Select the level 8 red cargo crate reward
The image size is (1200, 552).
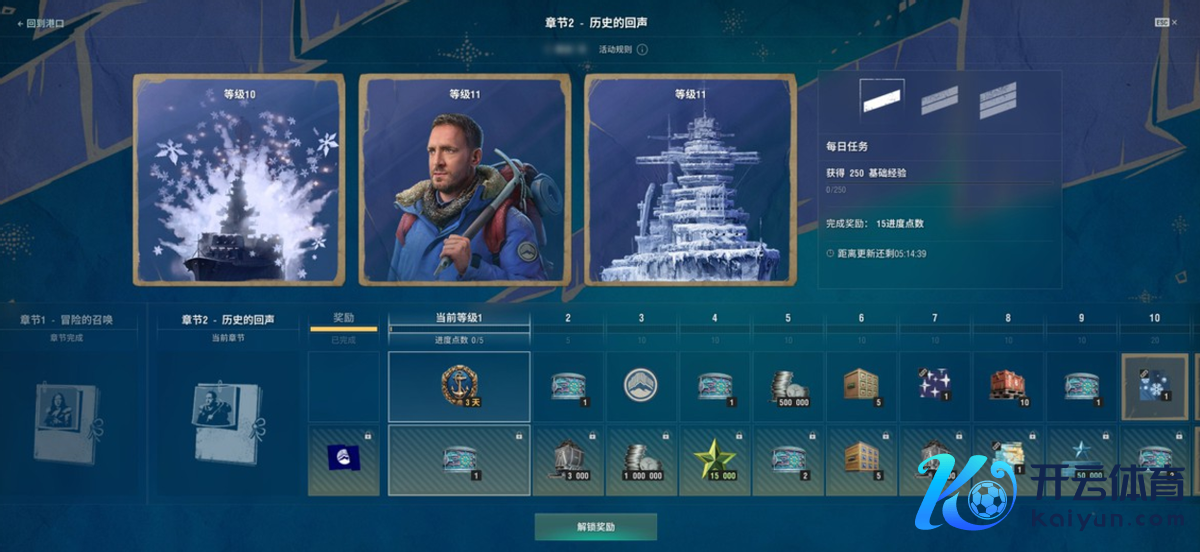pos(1008,386)
